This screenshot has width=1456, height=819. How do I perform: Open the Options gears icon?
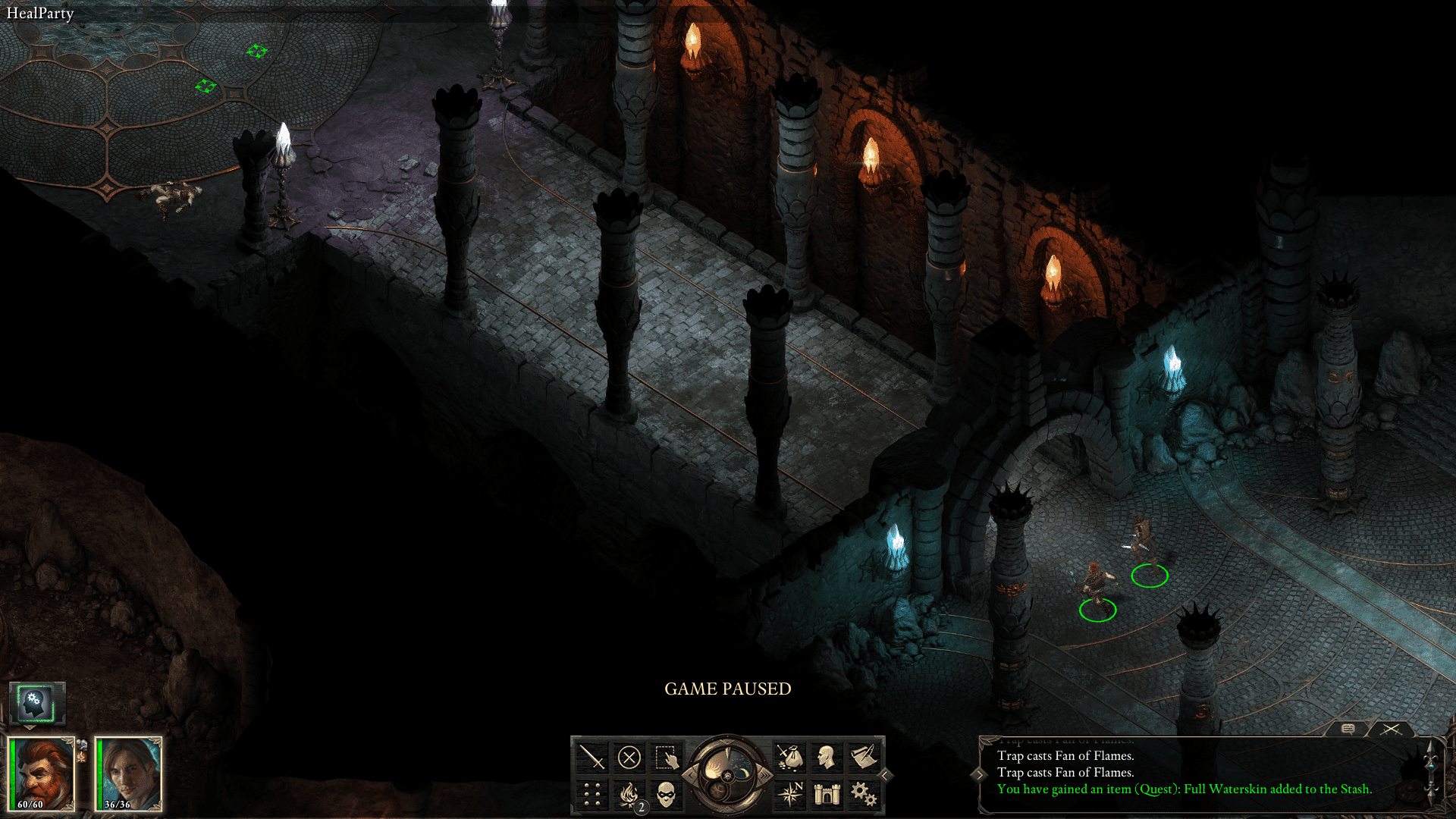(x=864, y=794)
